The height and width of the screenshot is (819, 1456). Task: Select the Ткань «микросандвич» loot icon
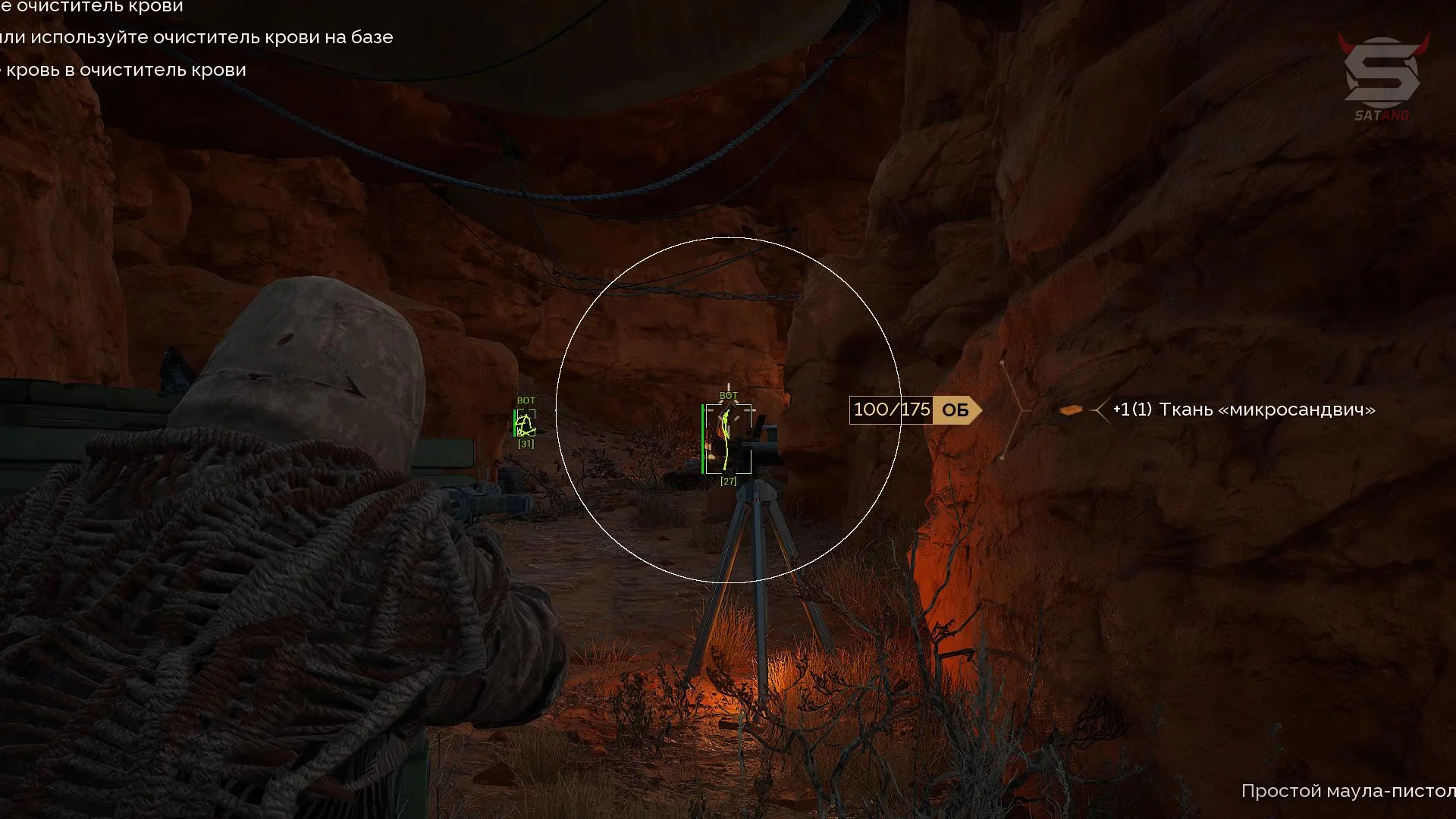[1070, 410]
